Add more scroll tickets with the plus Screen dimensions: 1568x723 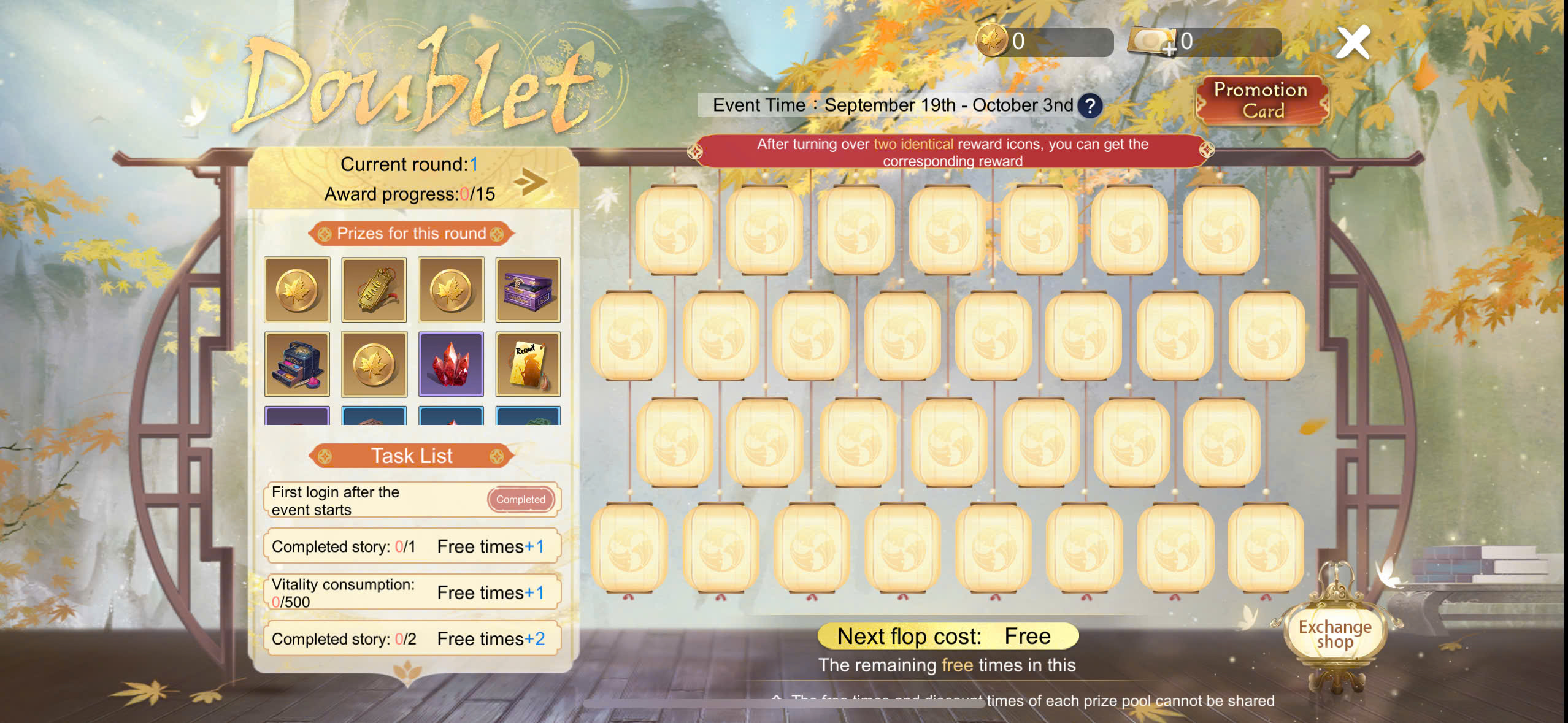1169,48
